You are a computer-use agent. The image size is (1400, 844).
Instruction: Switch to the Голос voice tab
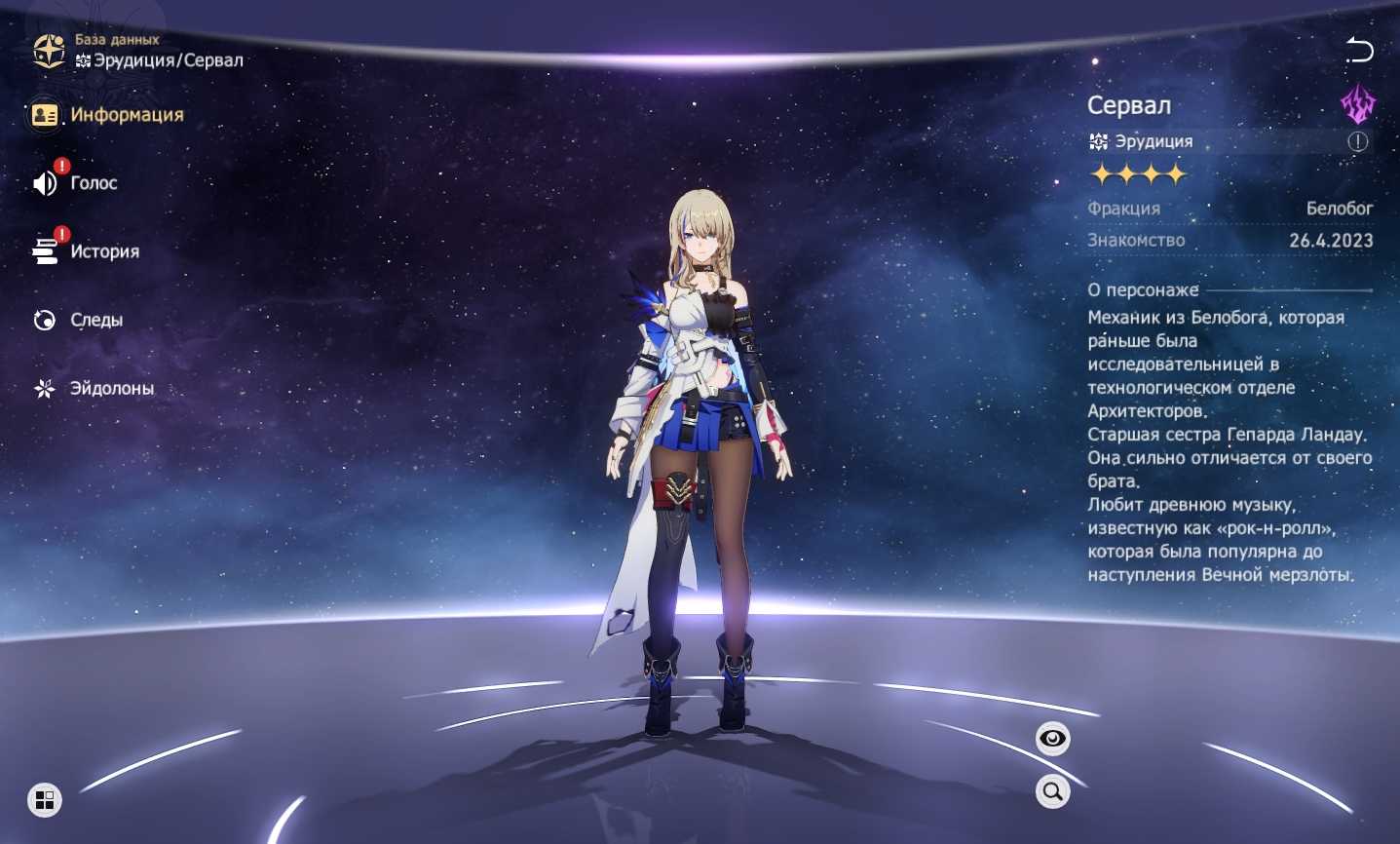(x=76, y=183)
